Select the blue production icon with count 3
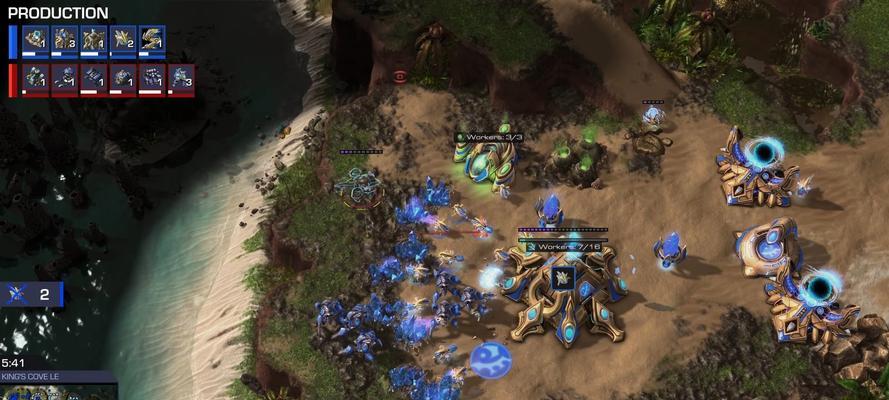 pos(65,41)
